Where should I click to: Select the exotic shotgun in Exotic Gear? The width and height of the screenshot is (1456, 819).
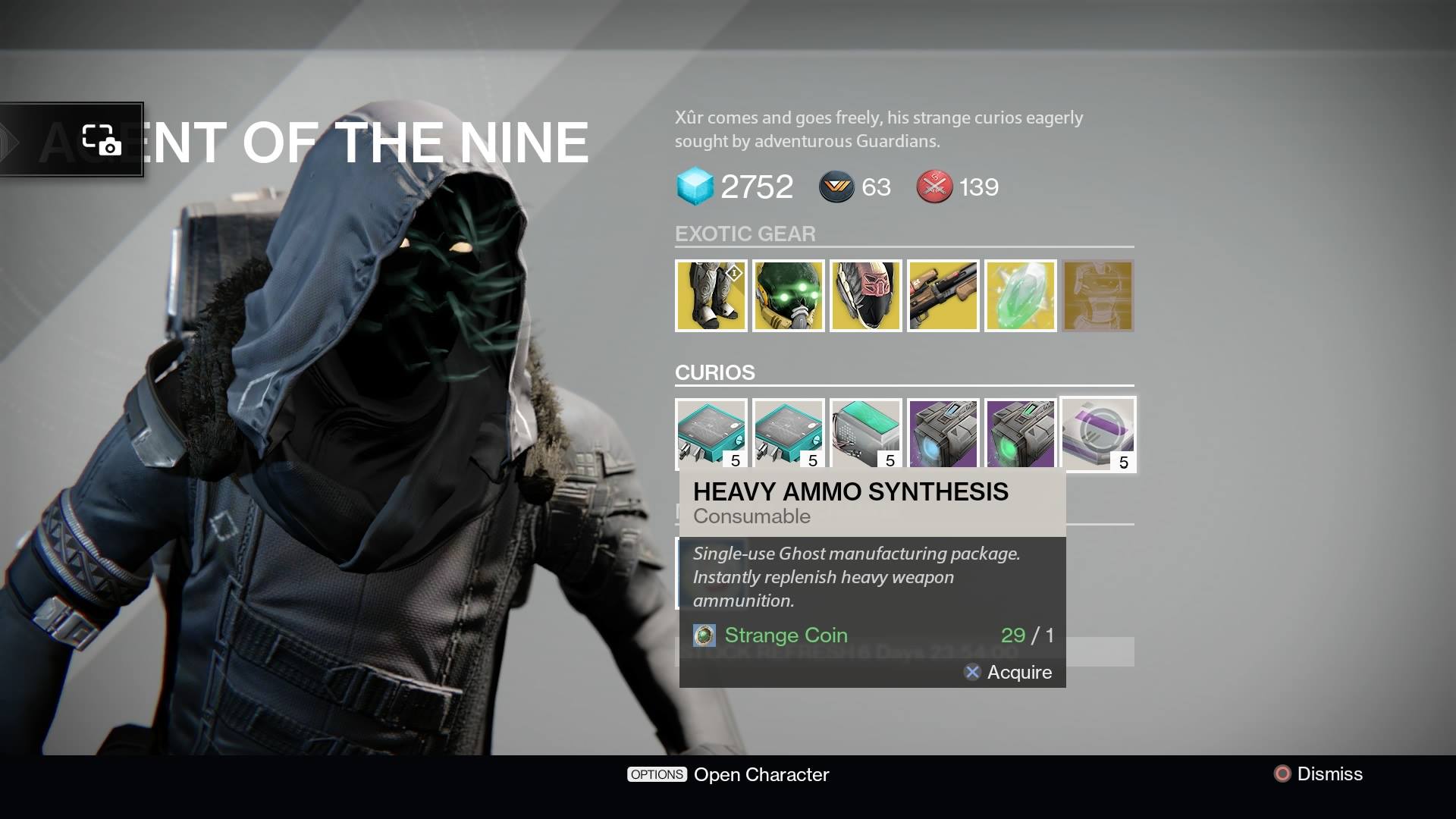click(x=943, y=296)
